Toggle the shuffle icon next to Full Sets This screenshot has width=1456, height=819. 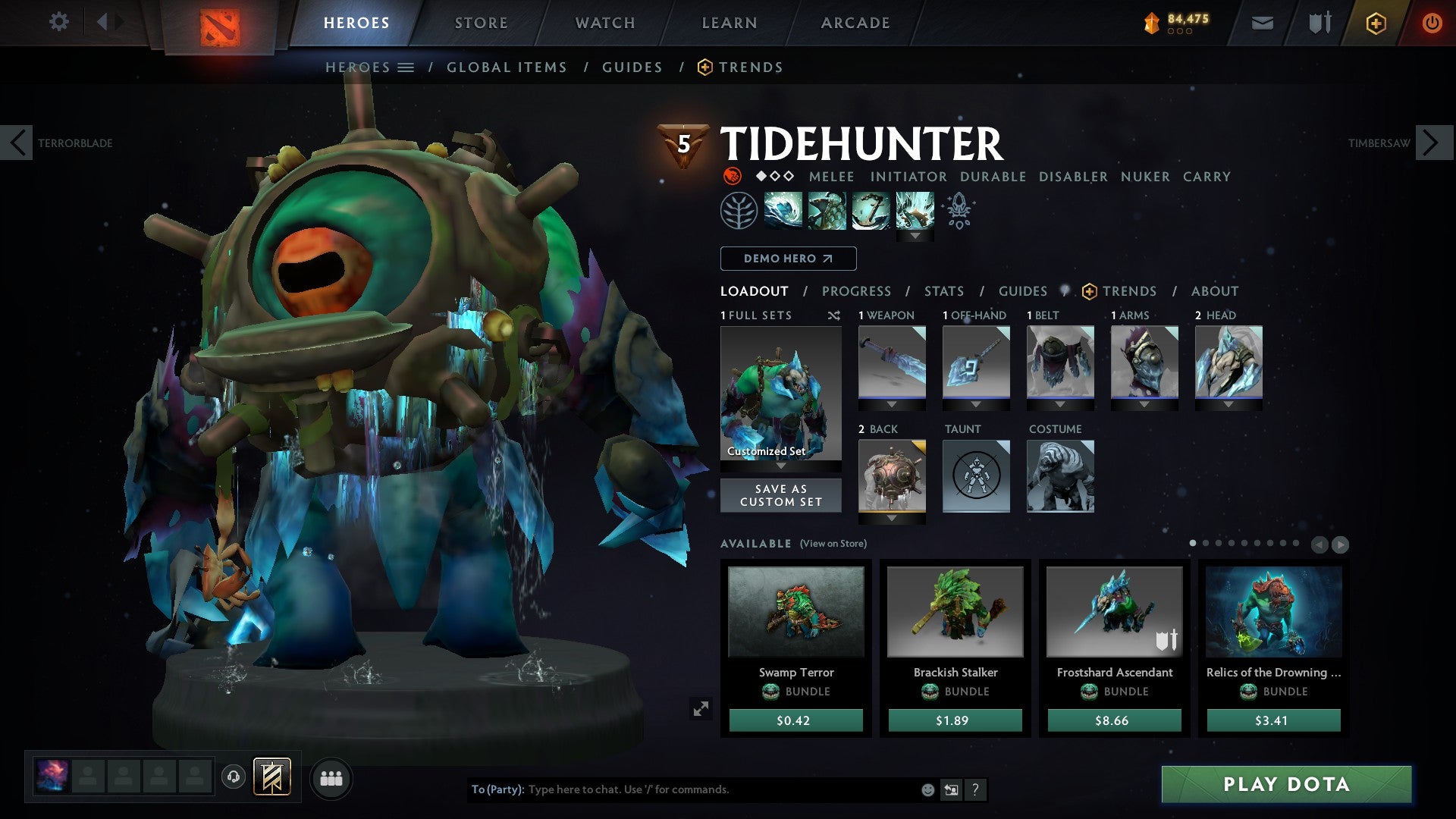tap(834, 315)
